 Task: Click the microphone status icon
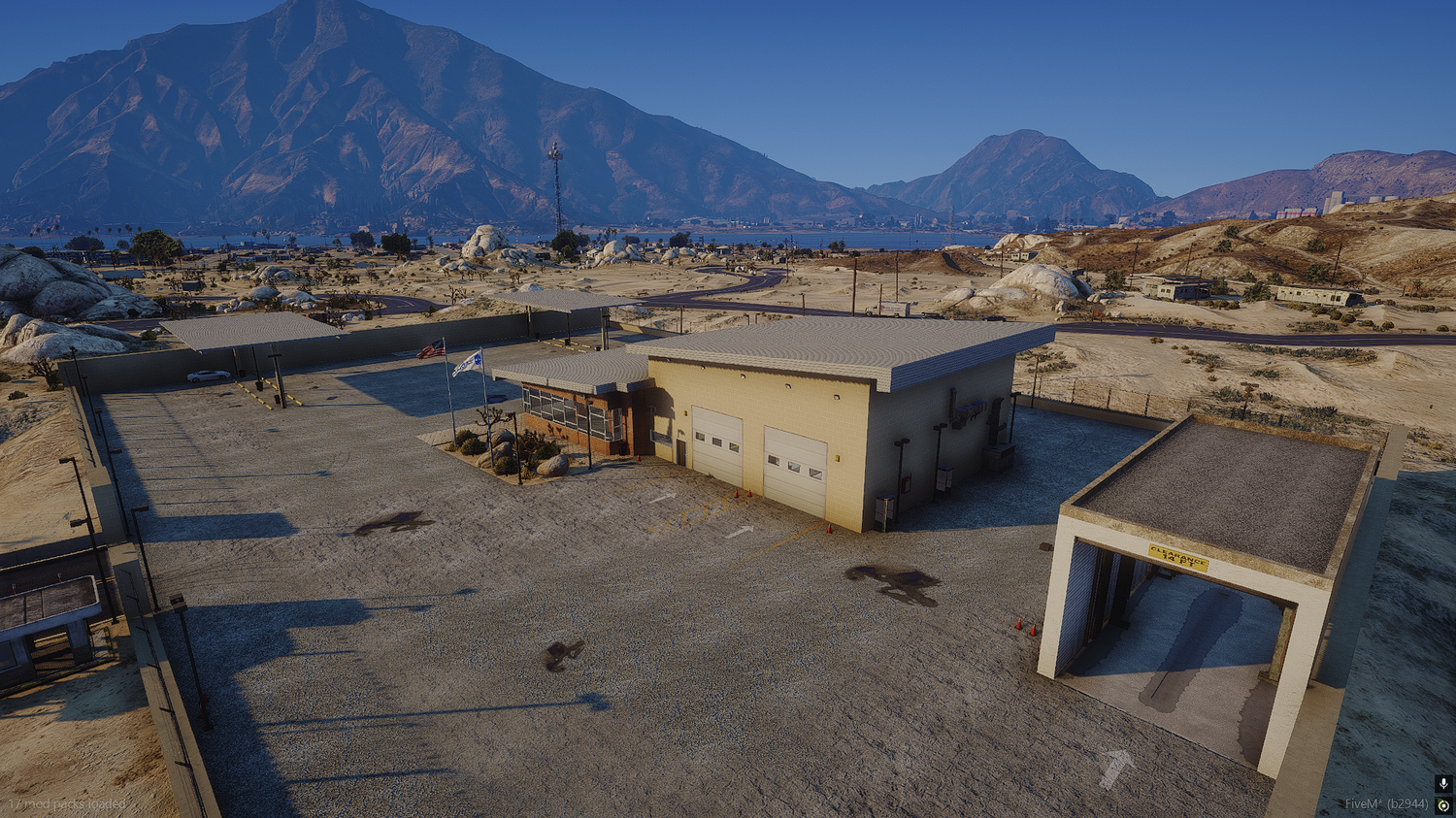coord(1443,784)
